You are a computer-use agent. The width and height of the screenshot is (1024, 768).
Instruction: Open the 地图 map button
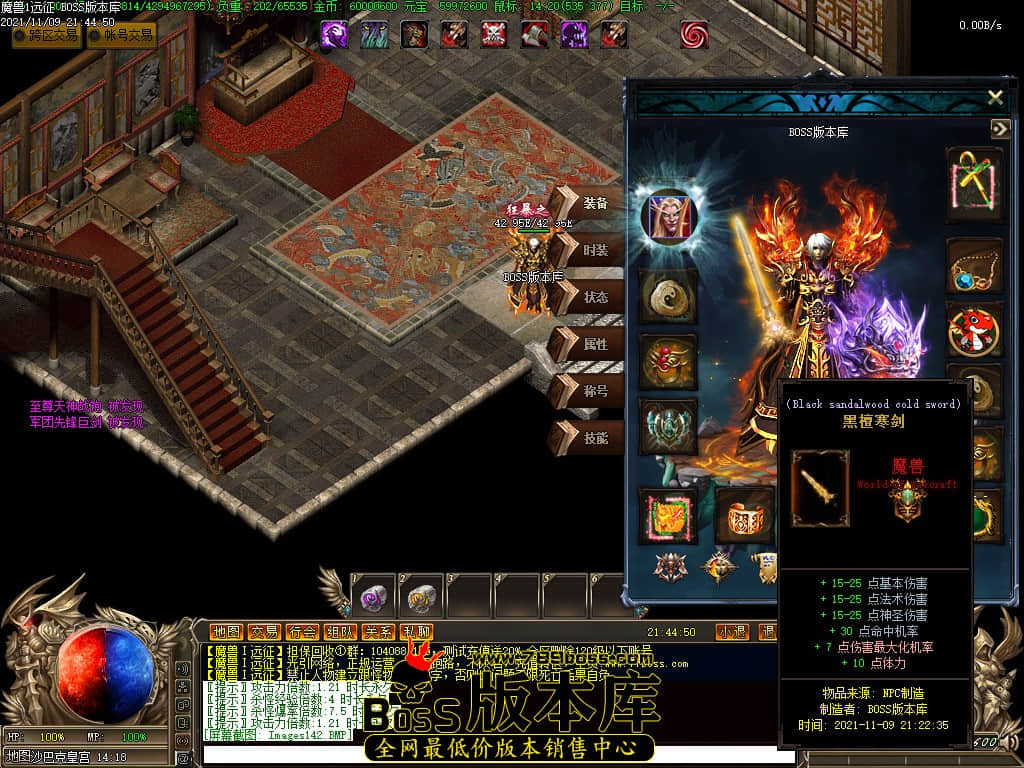point(226,632)
